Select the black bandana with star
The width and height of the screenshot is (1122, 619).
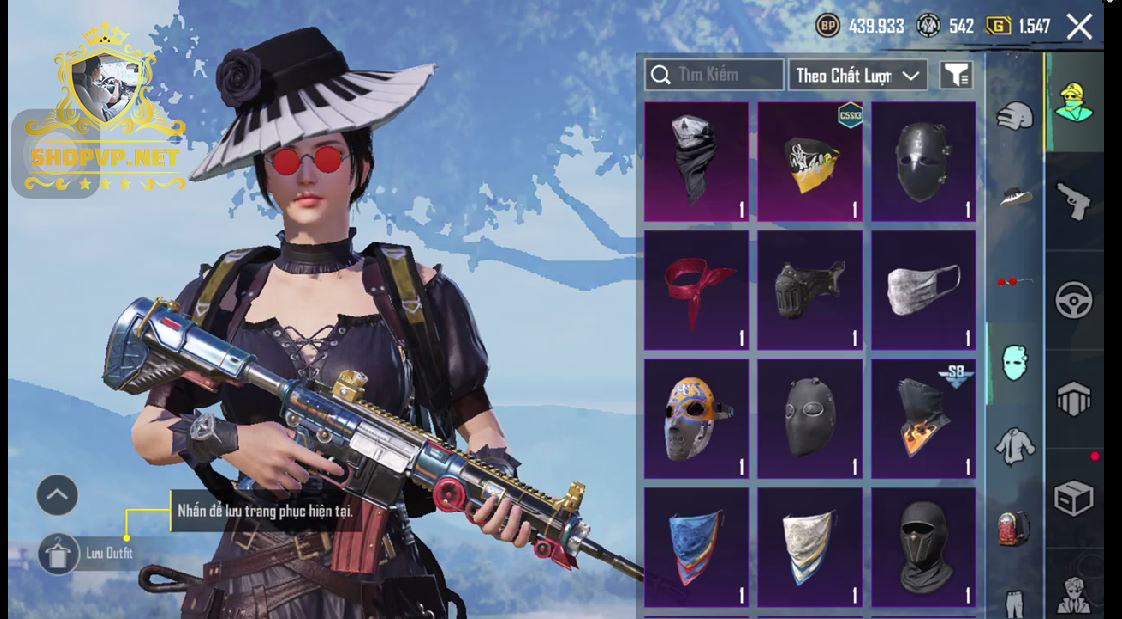pyautogui.click(x=696, y=161)
